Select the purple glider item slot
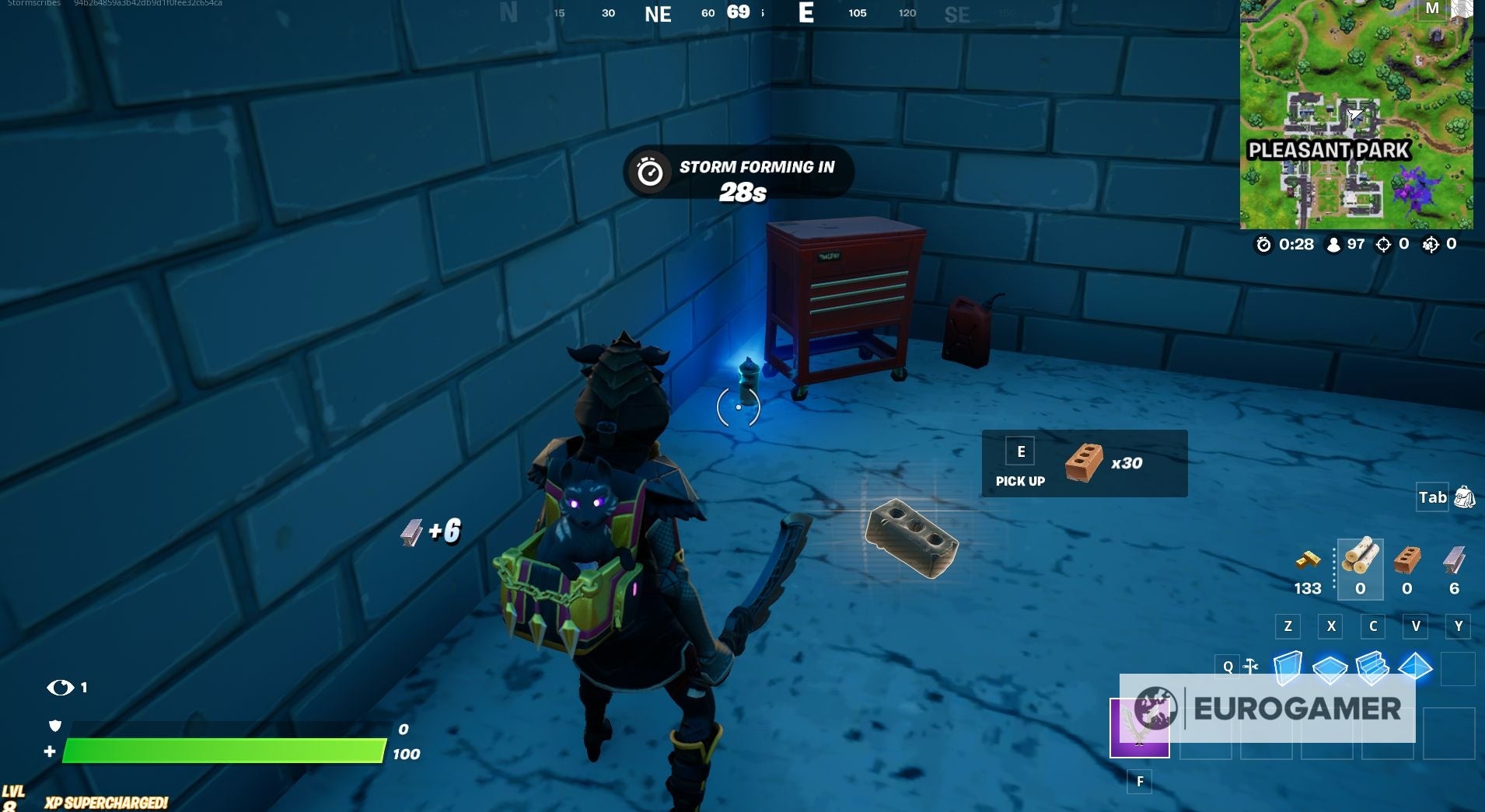Screen dimensions: 1485x812 [1140, 729]
